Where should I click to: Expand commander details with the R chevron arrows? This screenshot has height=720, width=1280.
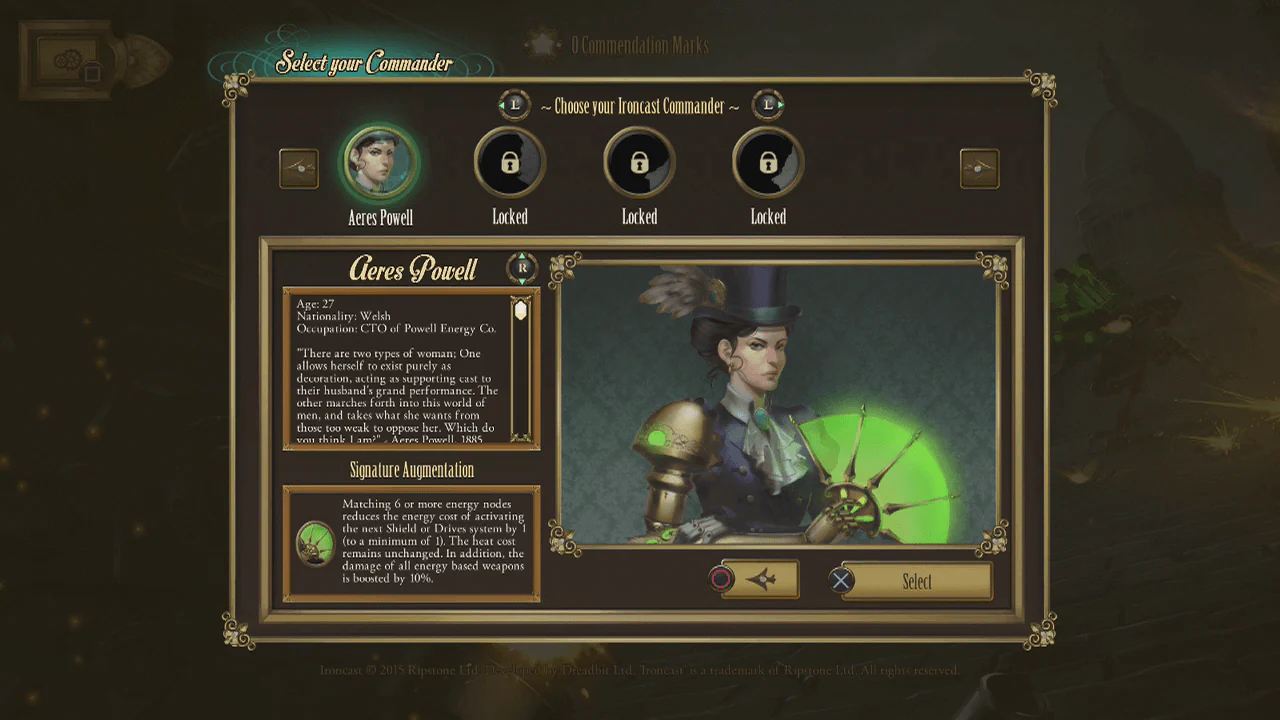(521, 268)
